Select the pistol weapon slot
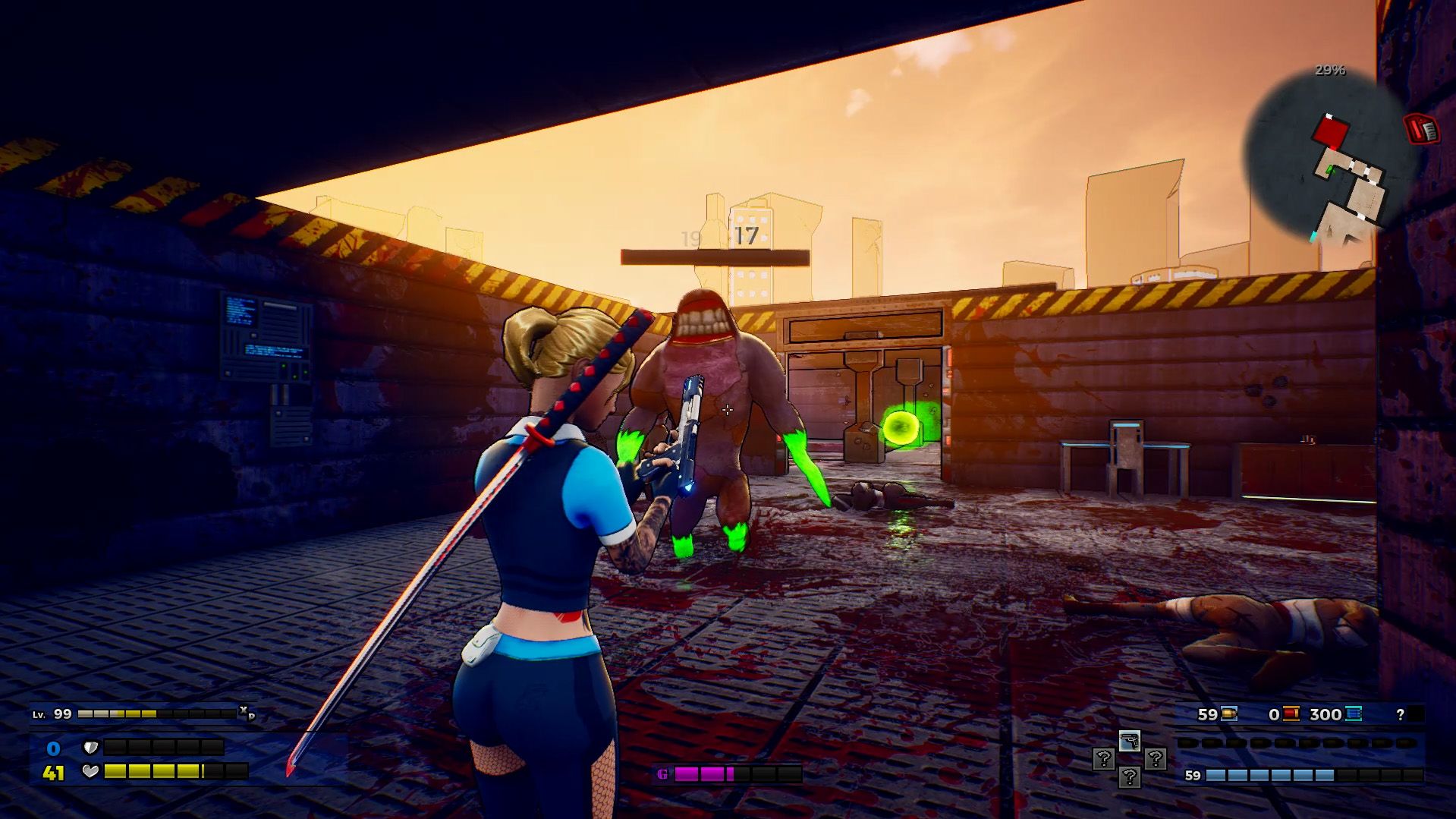Image resolution: width=1456 pixels, height=819 pixels. pyautogui.click(x=1129, y=741)
